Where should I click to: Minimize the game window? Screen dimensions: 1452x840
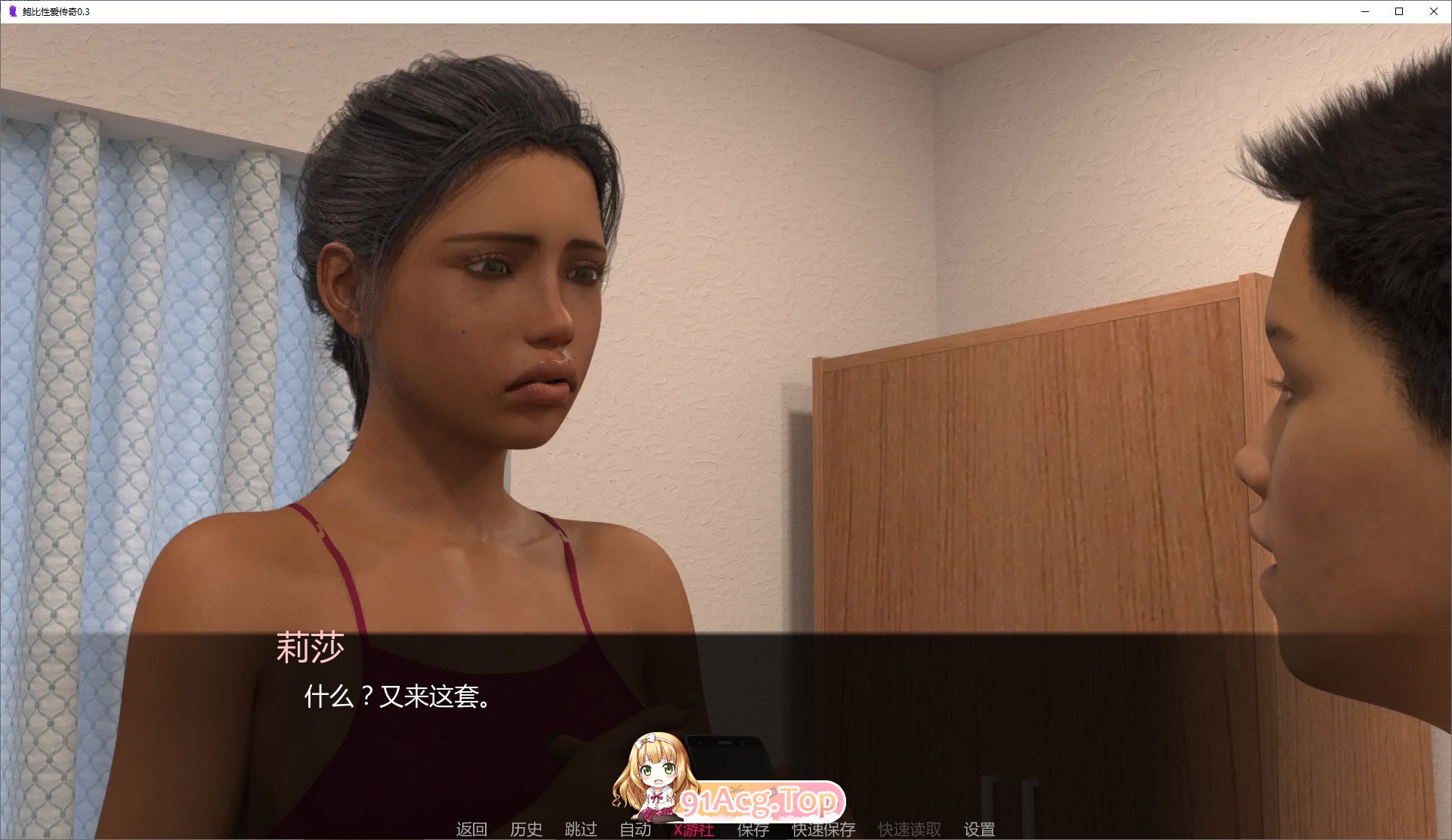pos(1364,11)
